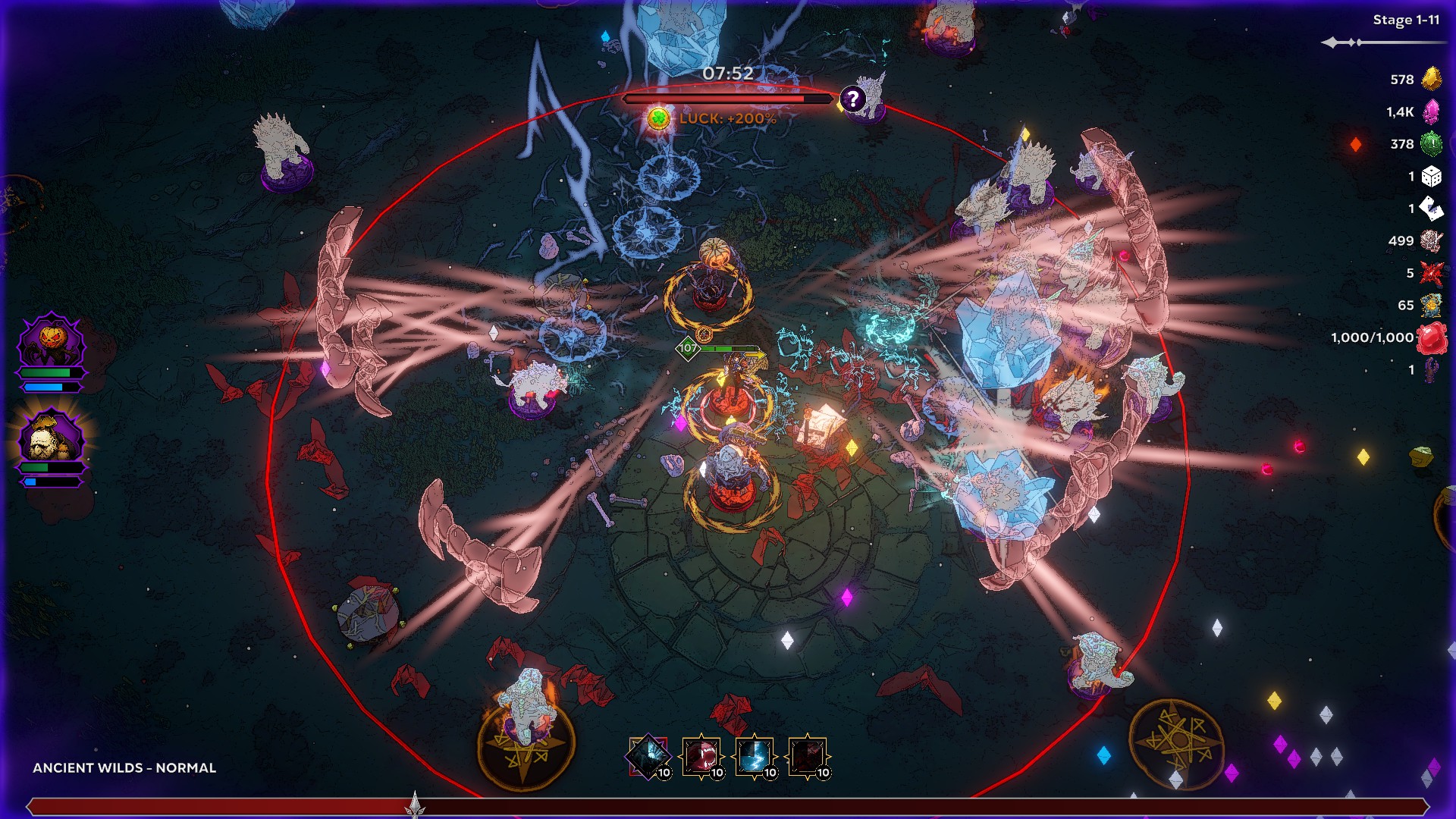Click the white dice reroll icon
This screenshot has height=819, width=1456.
pos(1431,177)
